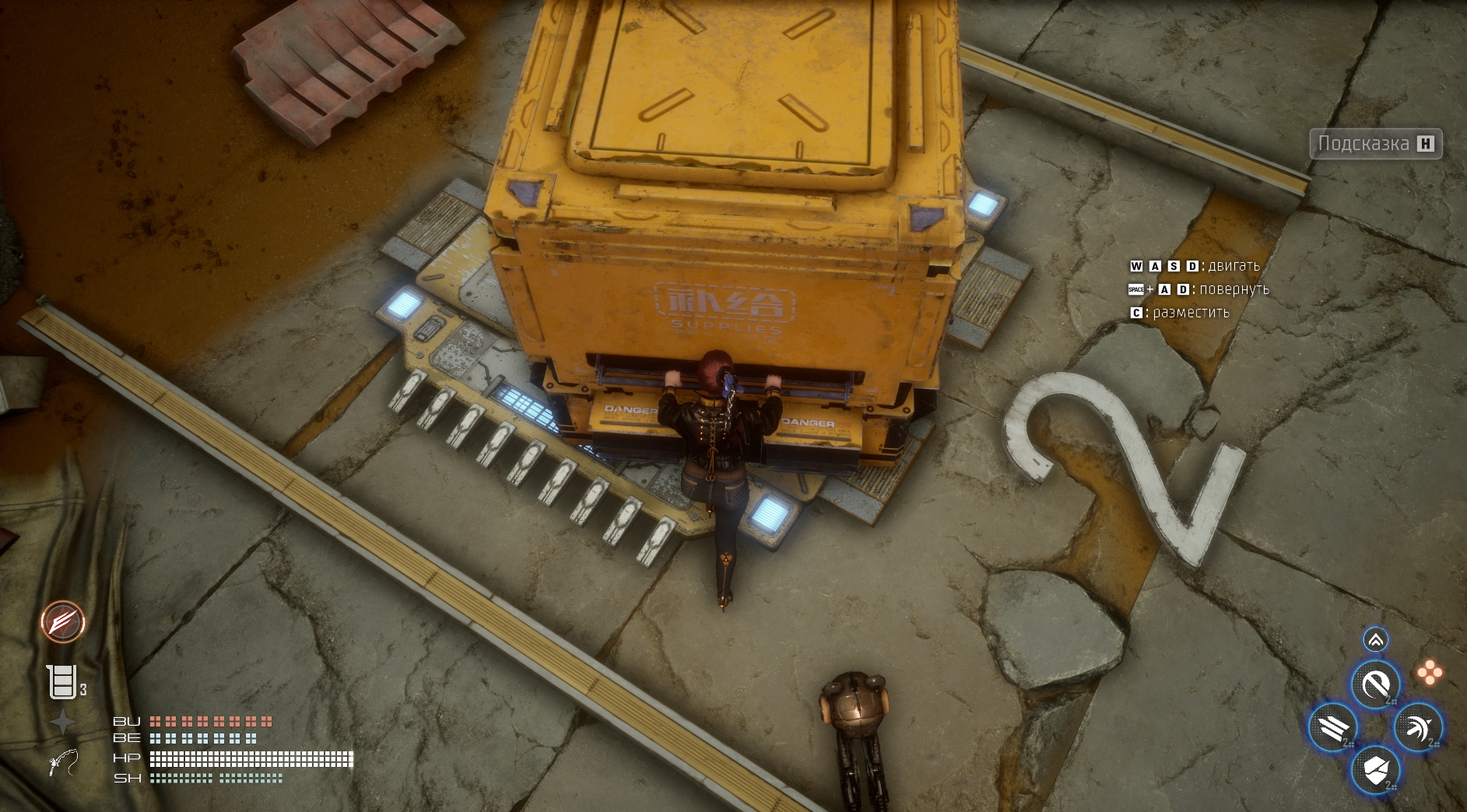
Task: Open the Подсказка hint button
Action: pyautogui.click(x=1375, y=144)
